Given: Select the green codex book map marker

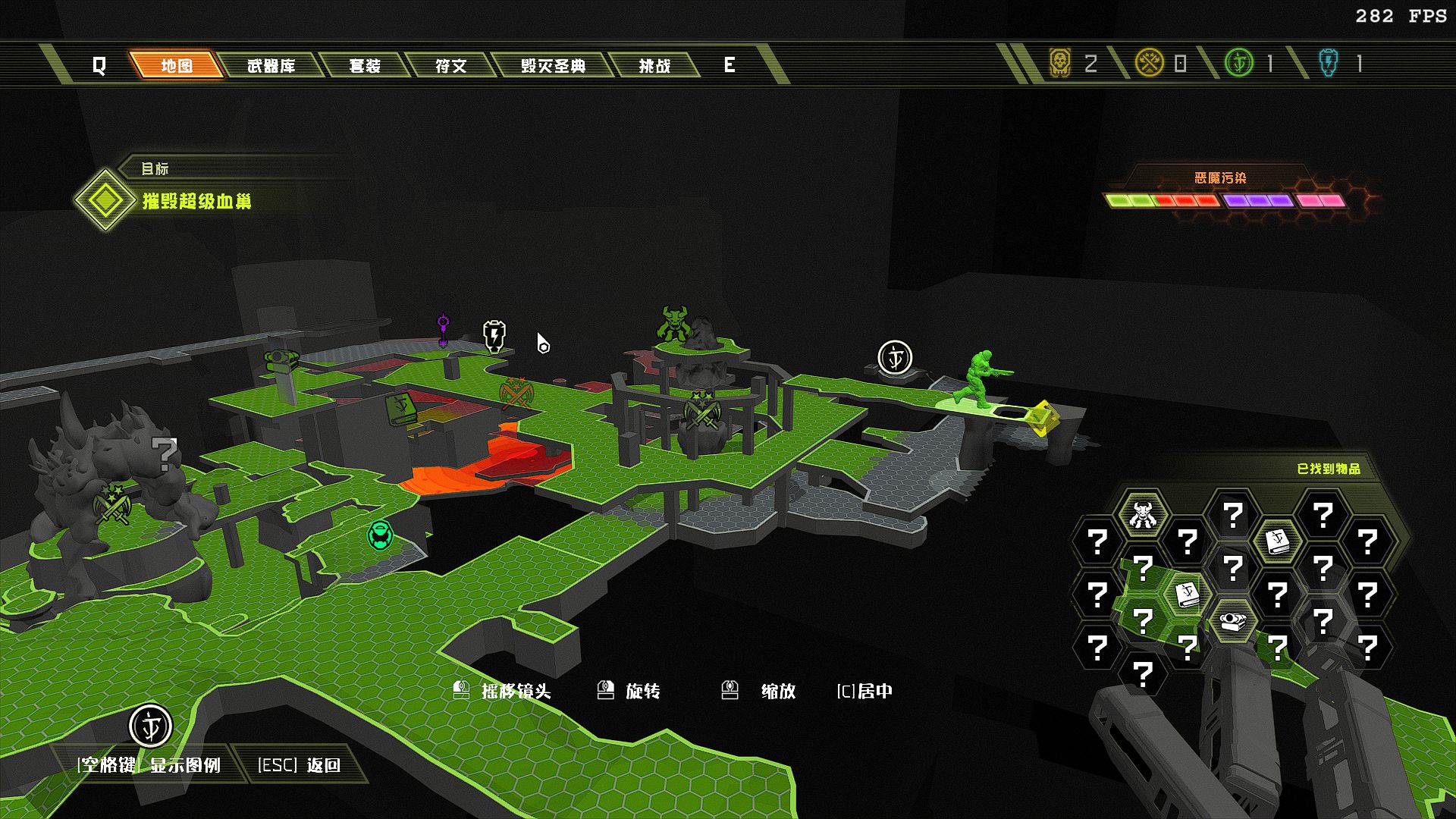Looking at the screenshot, I should [400, 407].
